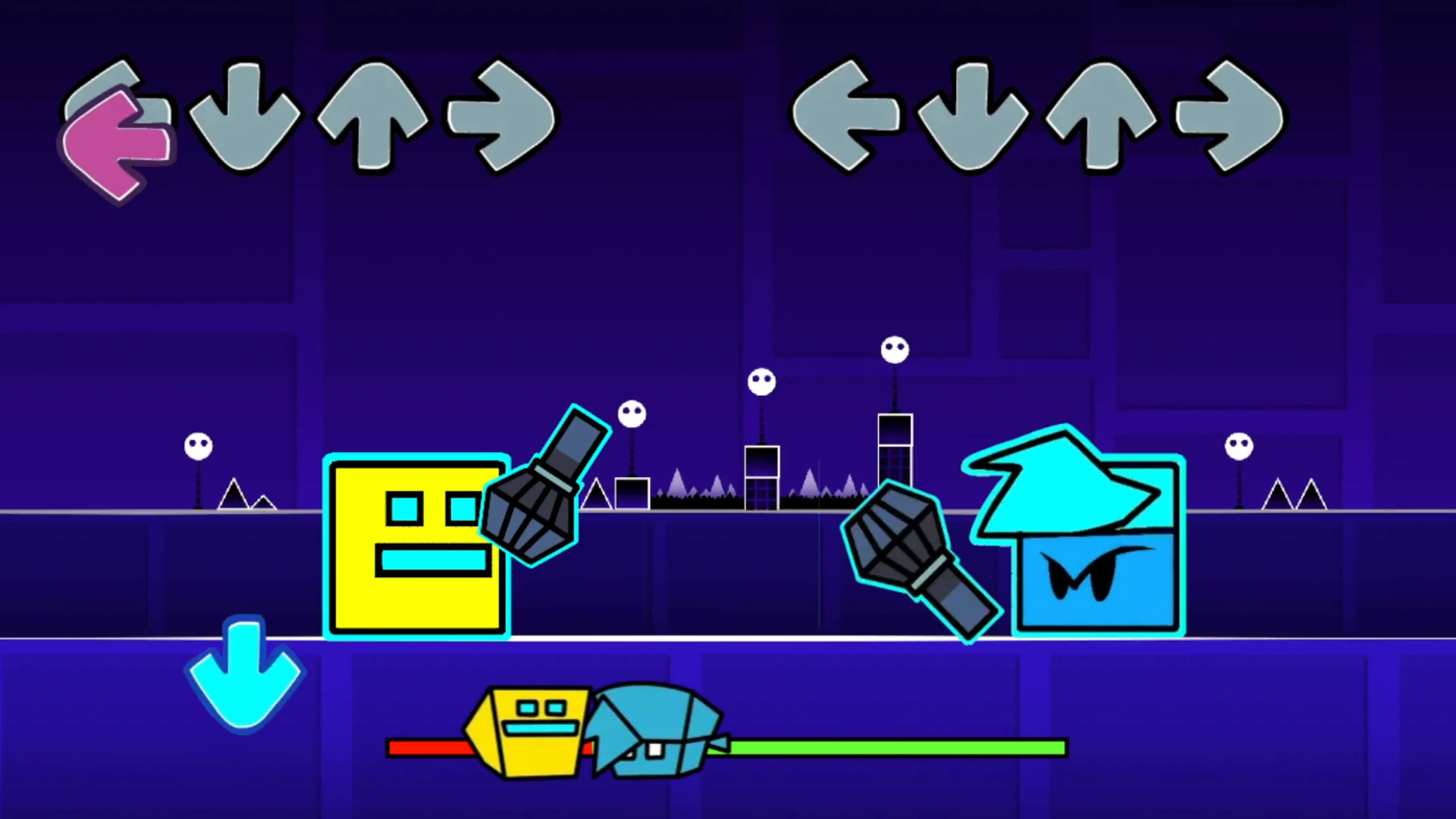This screenshot has width=1456, height=819.
Task: Click the red side of the health bar
Action: (425, 749)
